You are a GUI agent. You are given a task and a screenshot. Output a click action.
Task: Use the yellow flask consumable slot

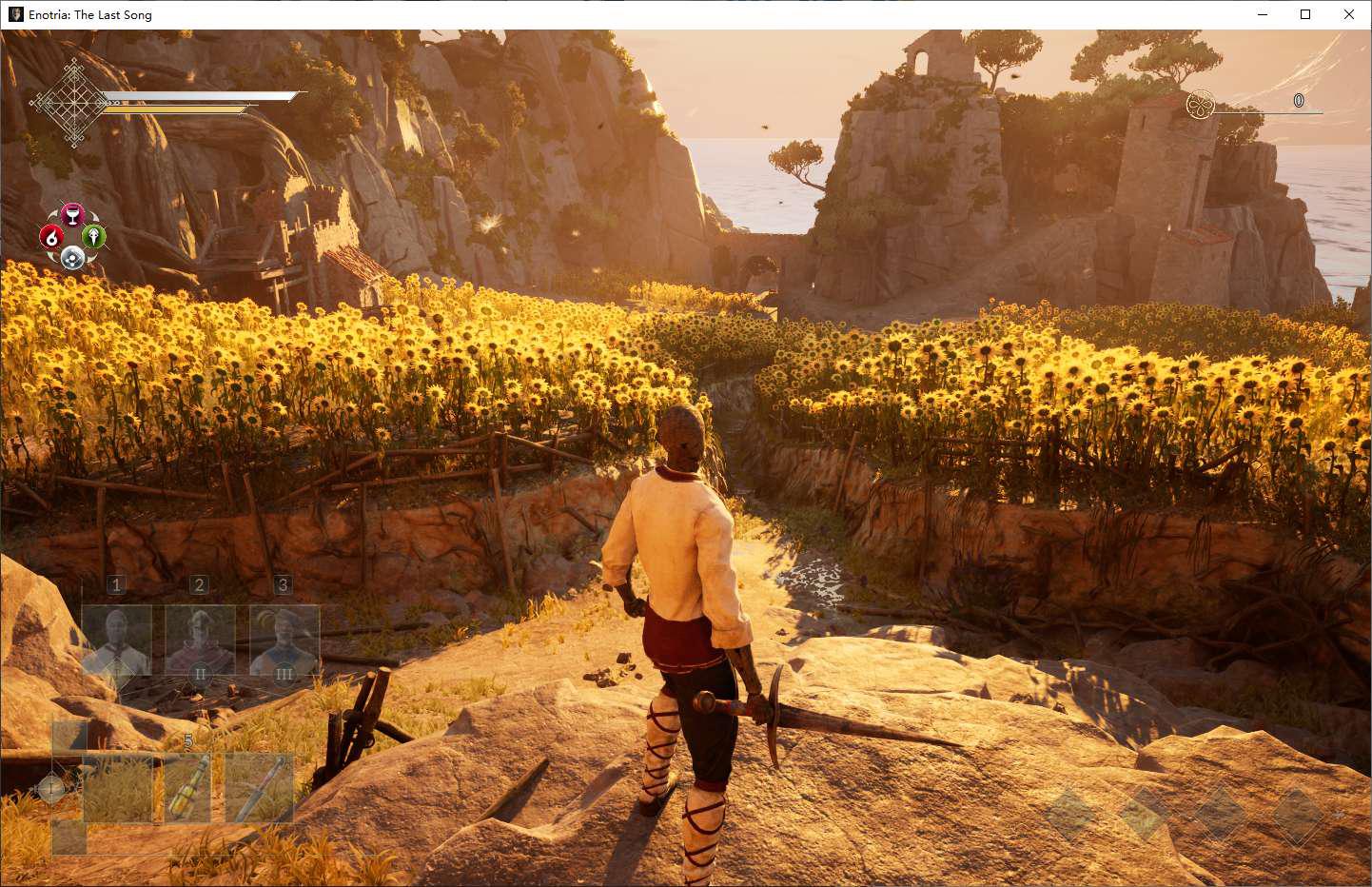tap(188, 788)
